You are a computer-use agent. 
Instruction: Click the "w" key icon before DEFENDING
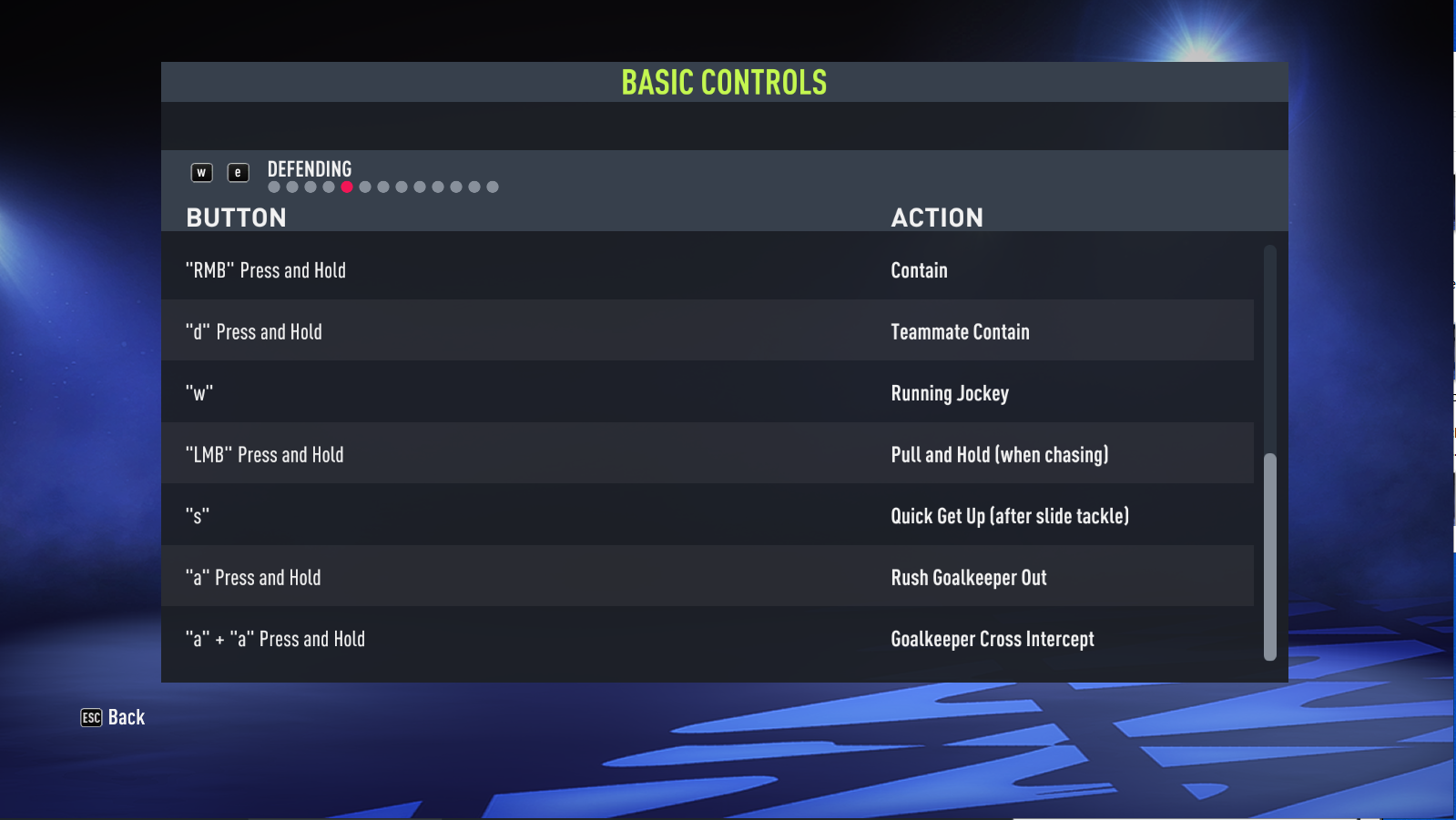pos(201,171)
